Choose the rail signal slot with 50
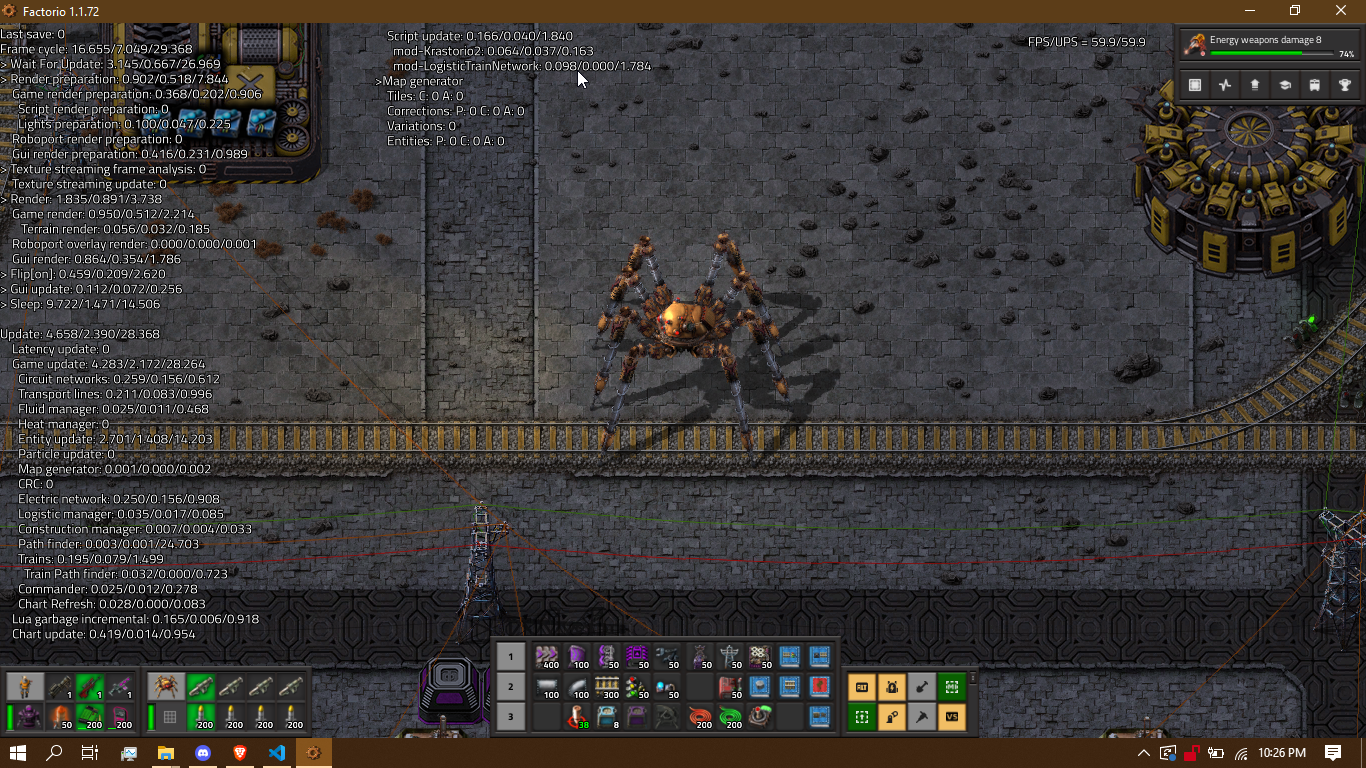Viewport: 1366px width, 768px height. click(637, 687)
